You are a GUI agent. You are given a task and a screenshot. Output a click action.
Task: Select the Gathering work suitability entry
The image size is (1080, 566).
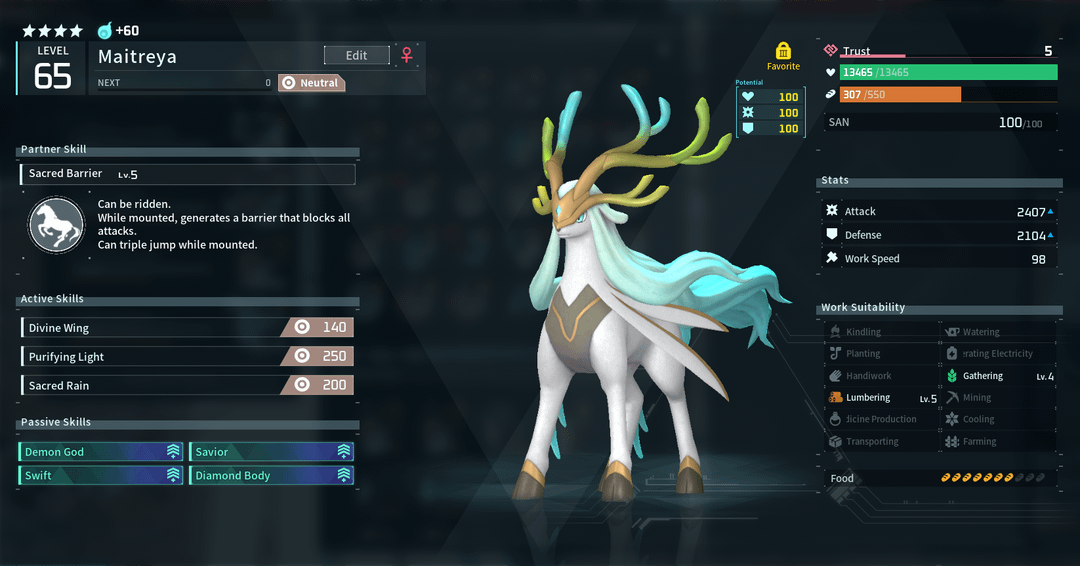tap(999, 376)
